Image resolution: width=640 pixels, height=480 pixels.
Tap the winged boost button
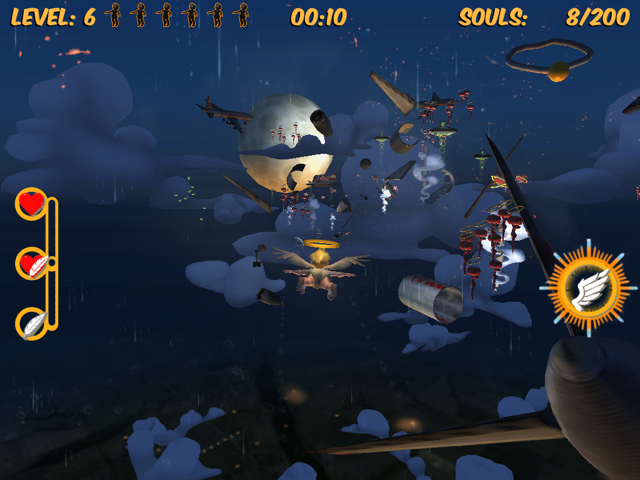coord(582,287)
